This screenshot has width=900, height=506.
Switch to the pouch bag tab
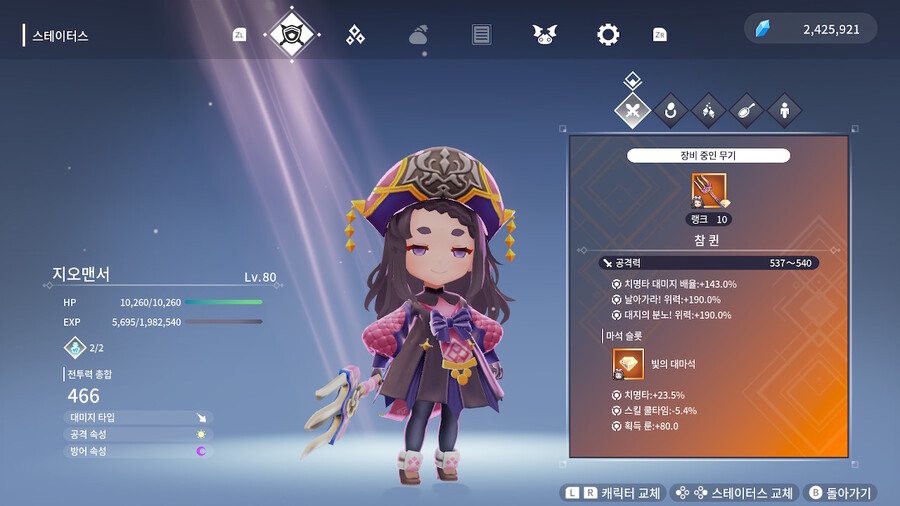418,35
